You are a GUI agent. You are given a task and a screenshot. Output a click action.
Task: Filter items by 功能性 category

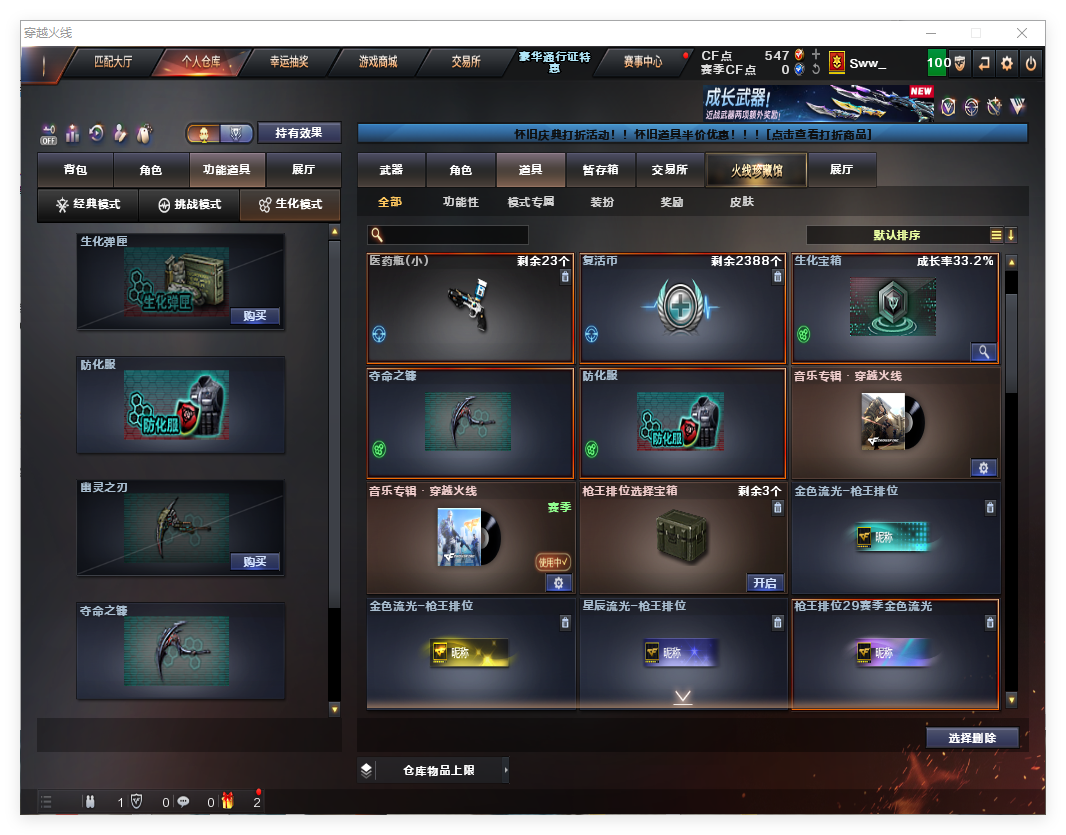[461, 202]
